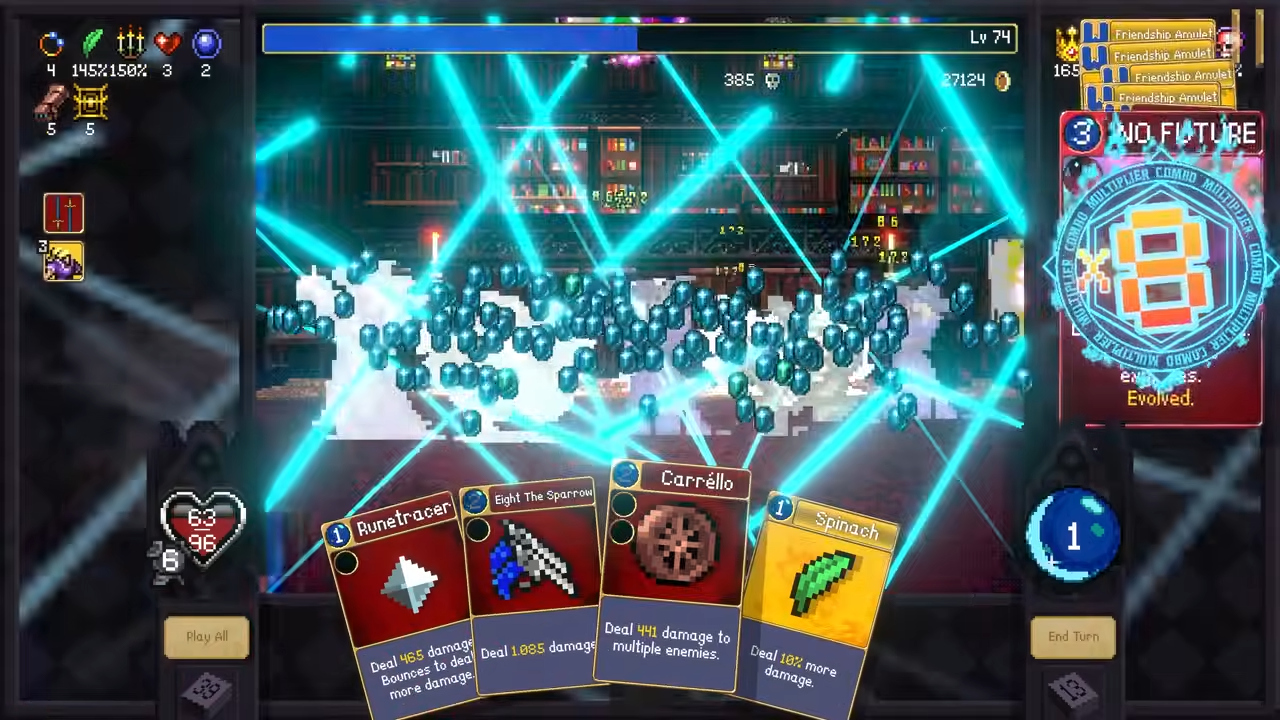
Task: View the discard pile showing 13 cards
Action: click(x=1073, y=690)
